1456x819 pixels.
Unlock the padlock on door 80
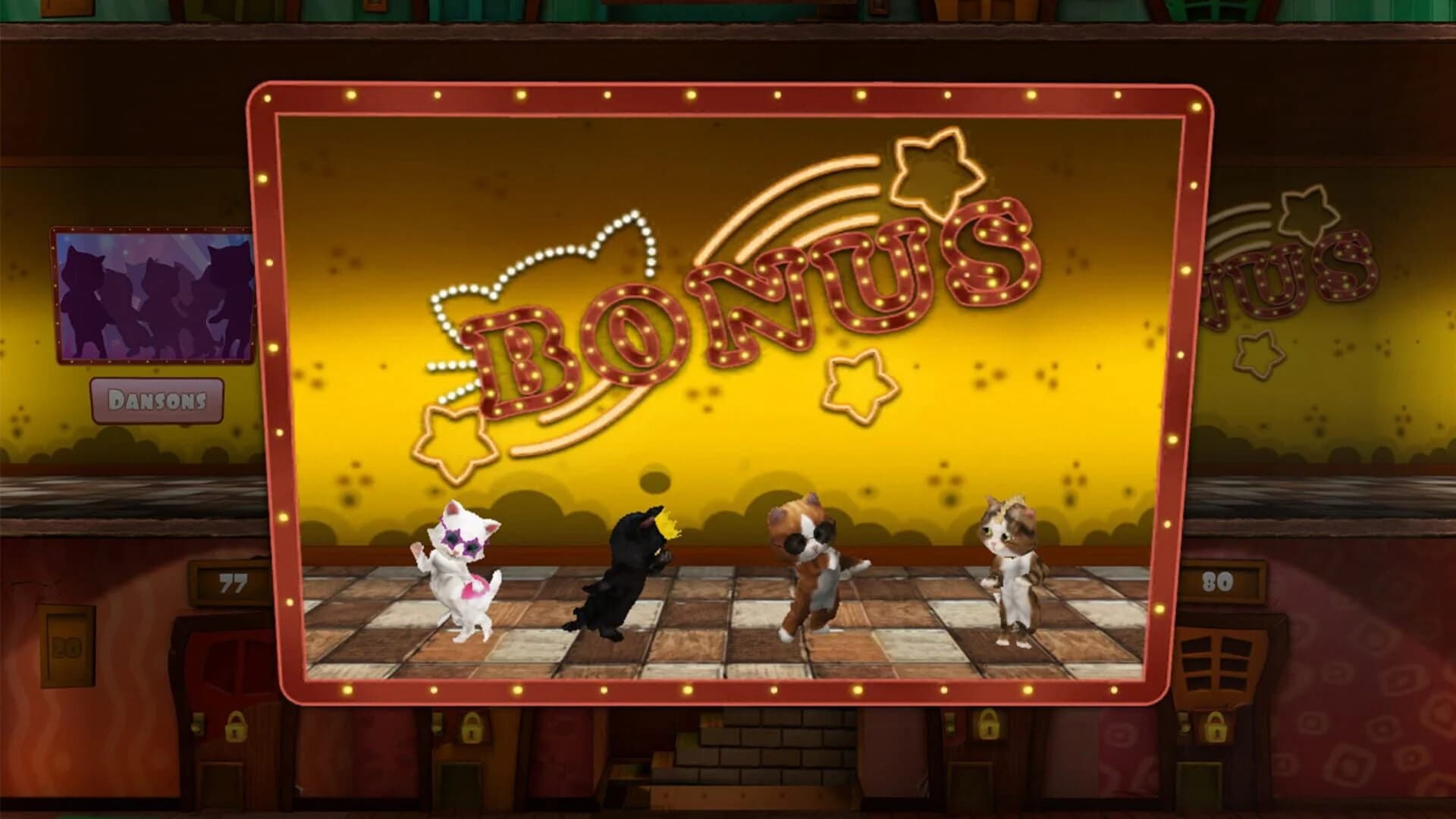coord(1216,727)
